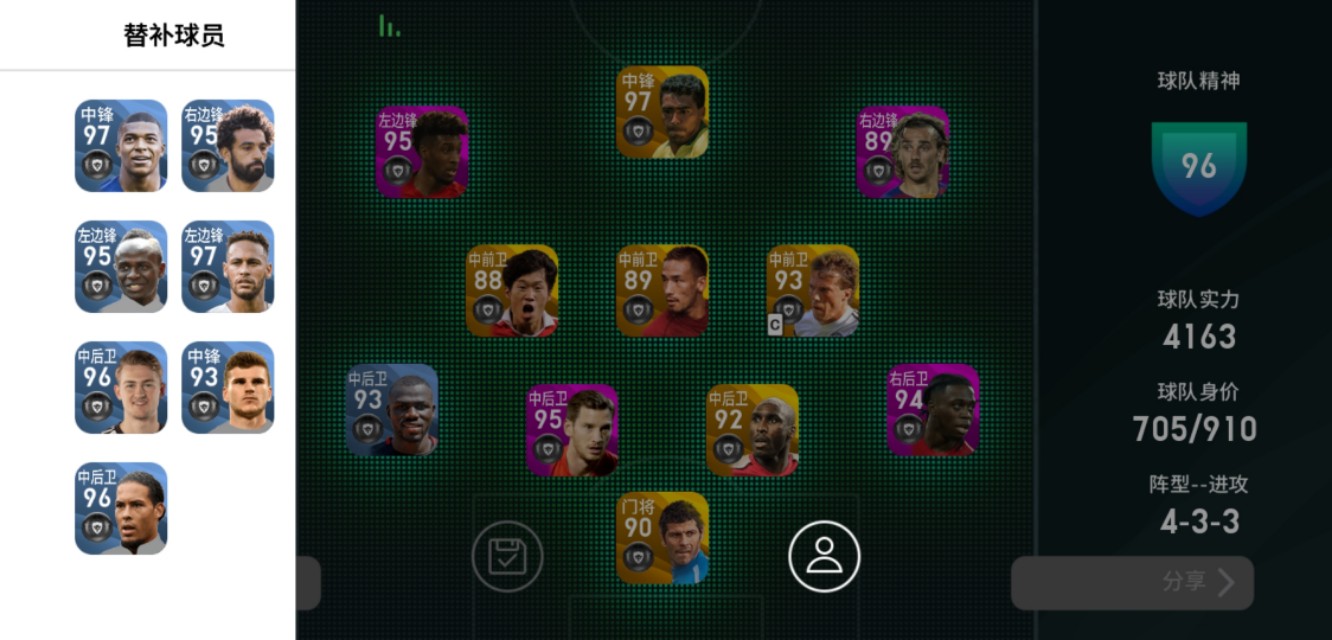Select the 中前卫 88 midfielder card

512,291
